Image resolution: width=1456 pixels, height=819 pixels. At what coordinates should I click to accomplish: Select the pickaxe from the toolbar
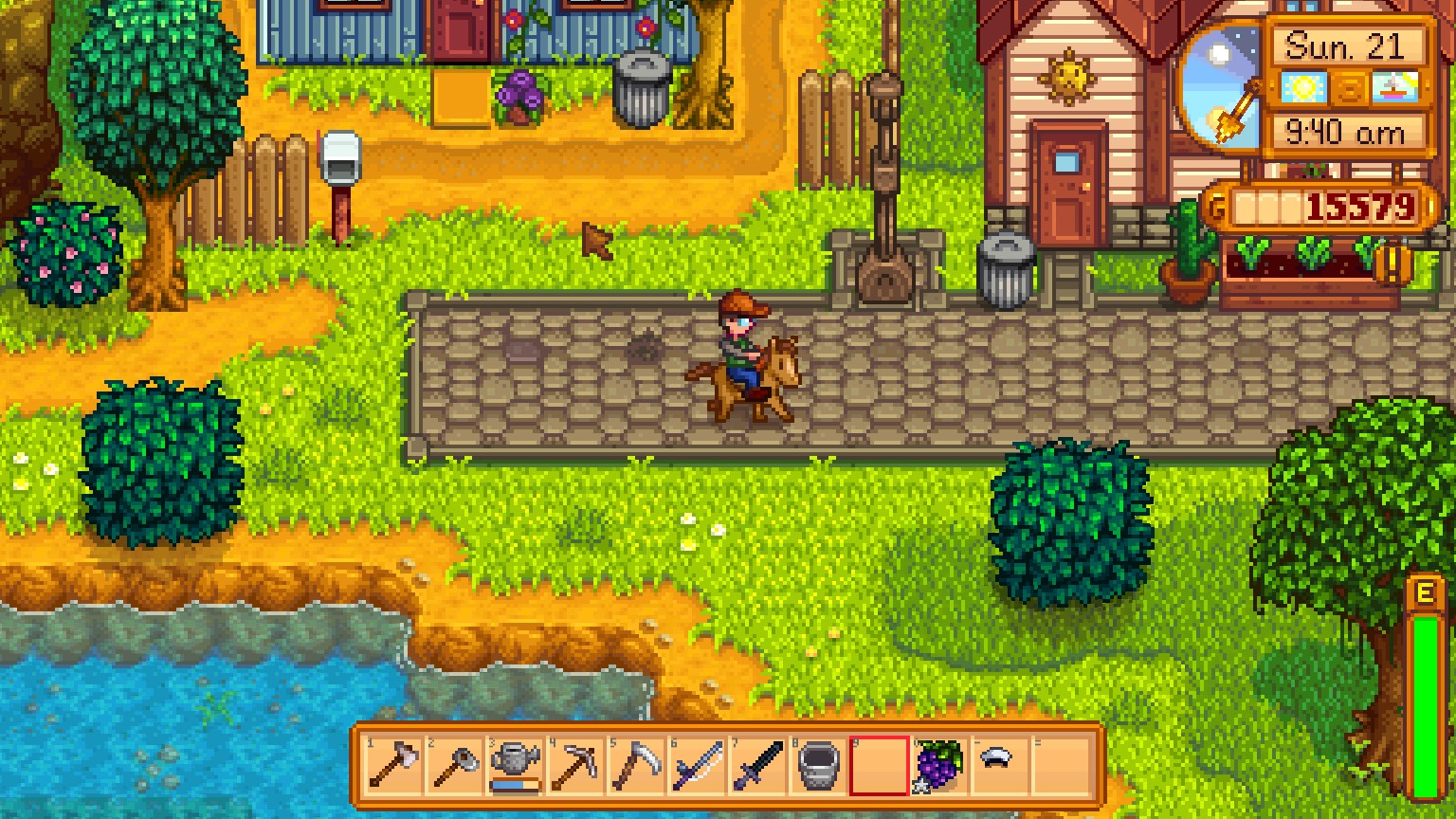(x=576, y=766)
